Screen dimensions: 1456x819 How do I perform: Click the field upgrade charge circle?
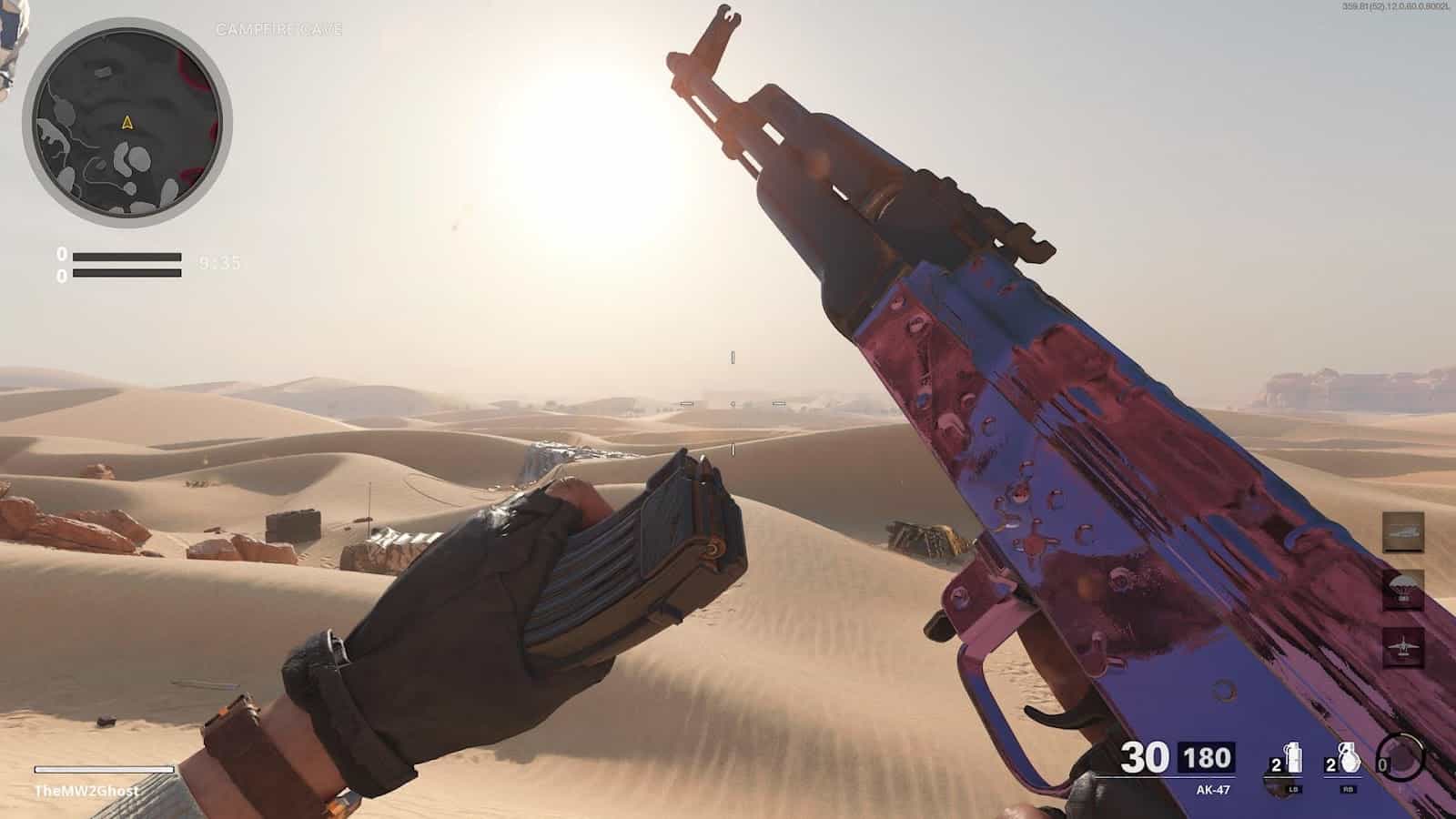click(x=1401, y=758)
